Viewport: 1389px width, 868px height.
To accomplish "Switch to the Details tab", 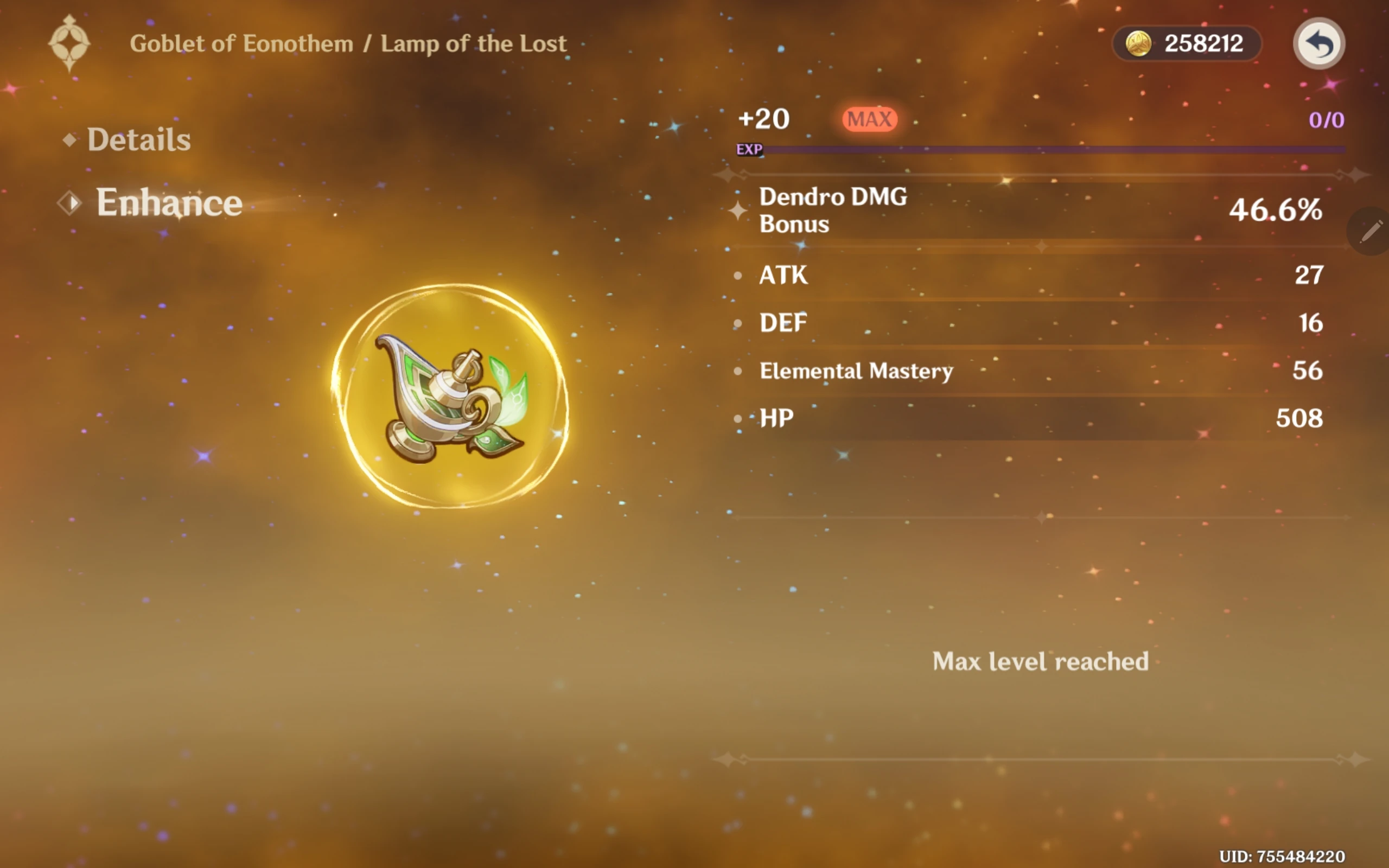I will (139, 138).
